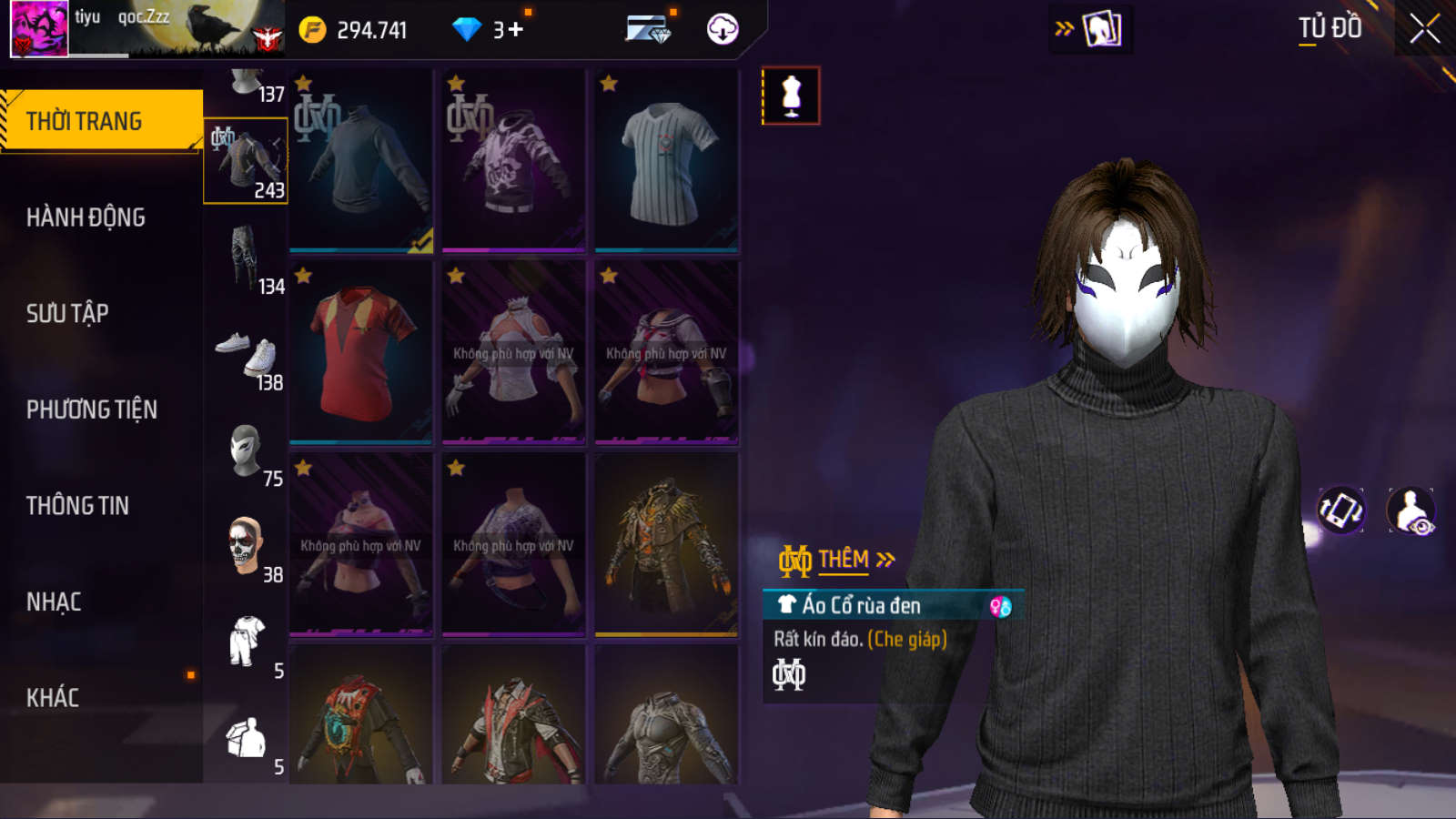
Task: Select the mask category showing 75
Action: (246, 451)
